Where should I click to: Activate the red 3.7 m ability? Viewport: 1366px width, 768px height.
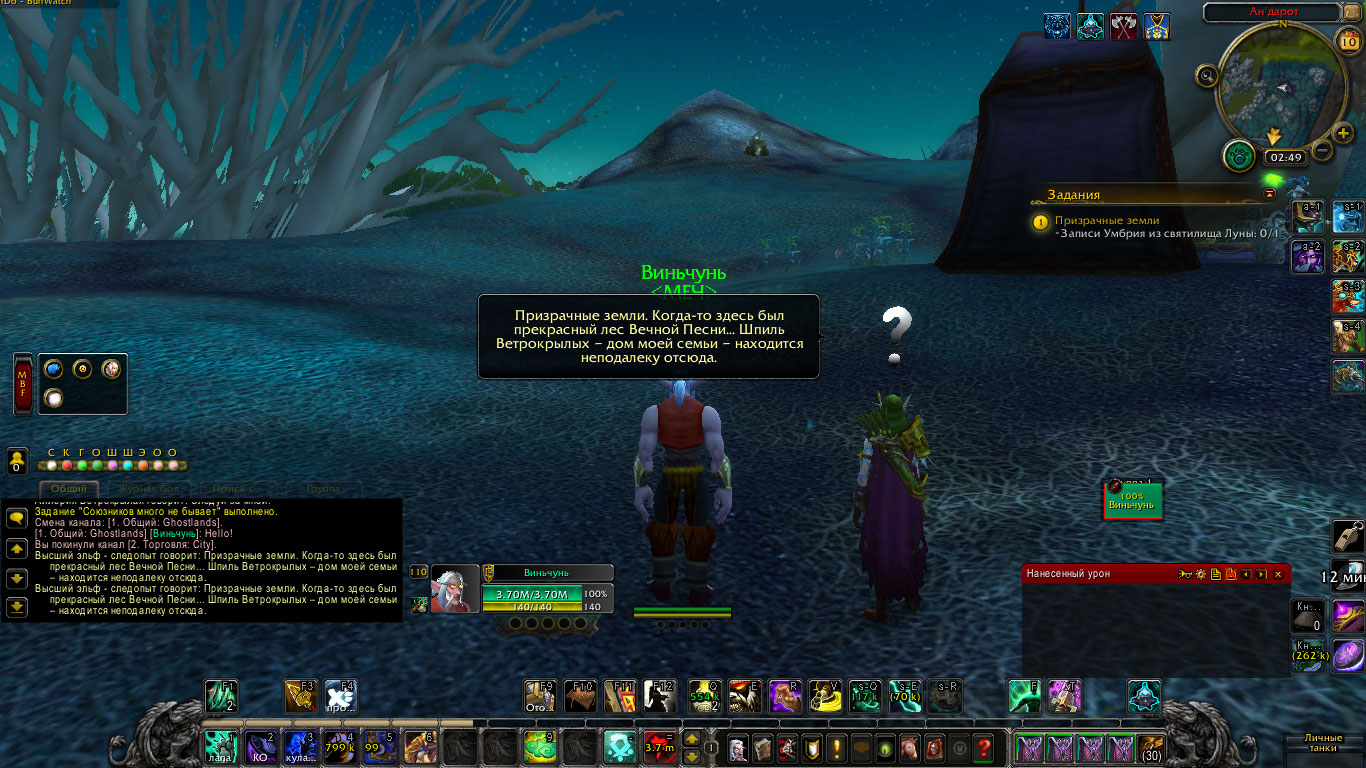pos(659,746)
